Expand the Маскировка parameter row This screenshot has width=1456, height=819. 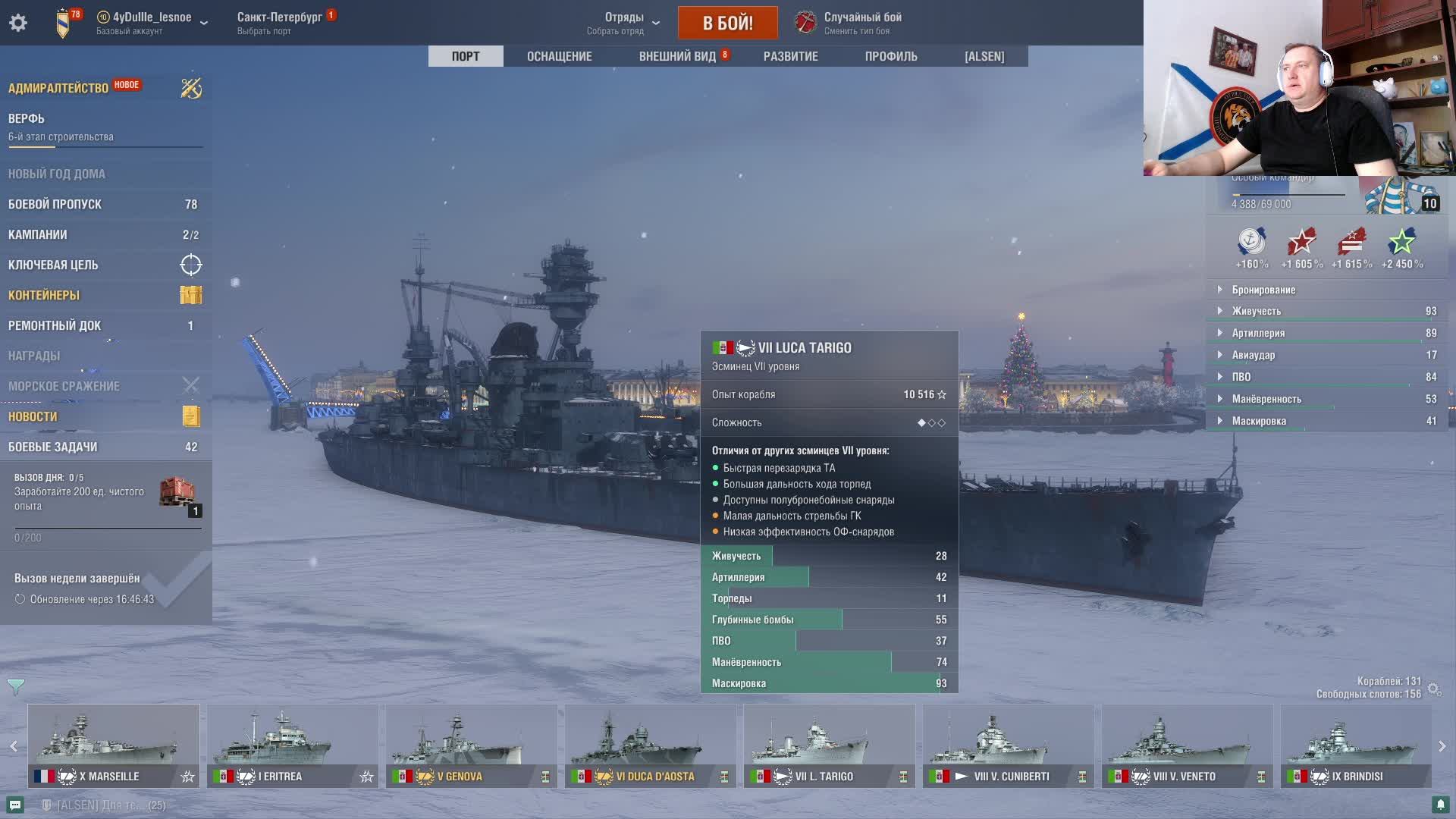click(1259, 421)
